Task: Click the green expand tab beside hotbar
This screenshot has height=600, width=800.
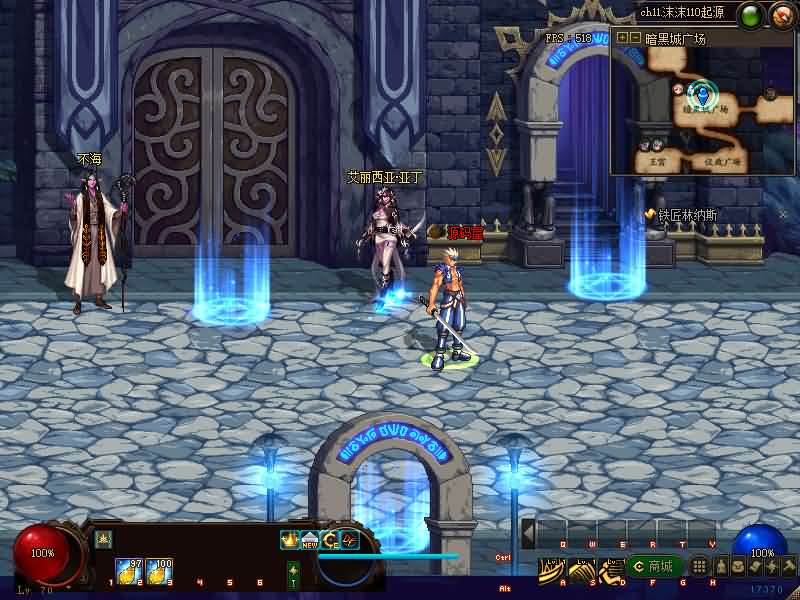Action: [293, 574]
